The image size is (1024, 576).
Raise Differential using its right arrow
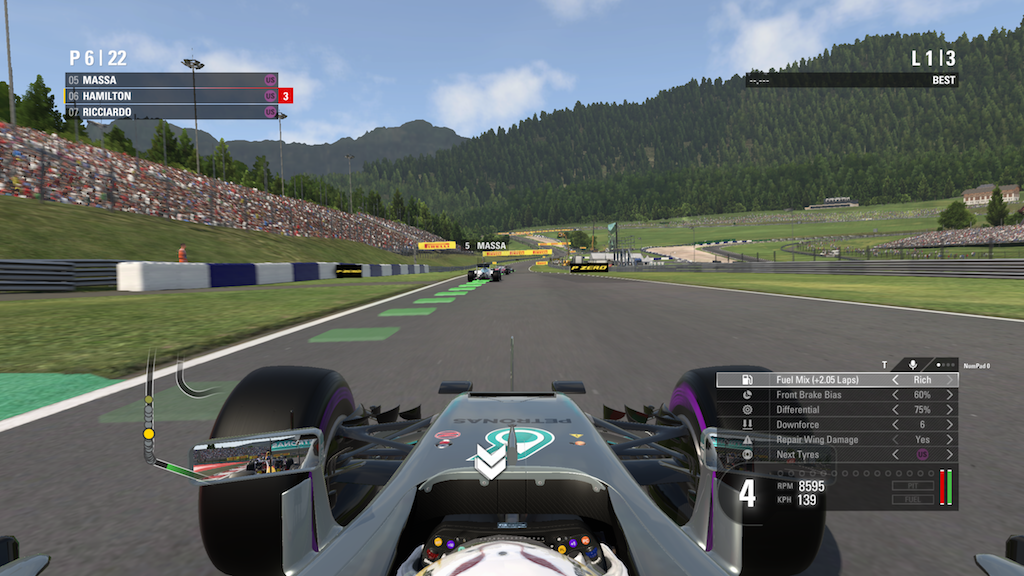(x=949, y=410)
